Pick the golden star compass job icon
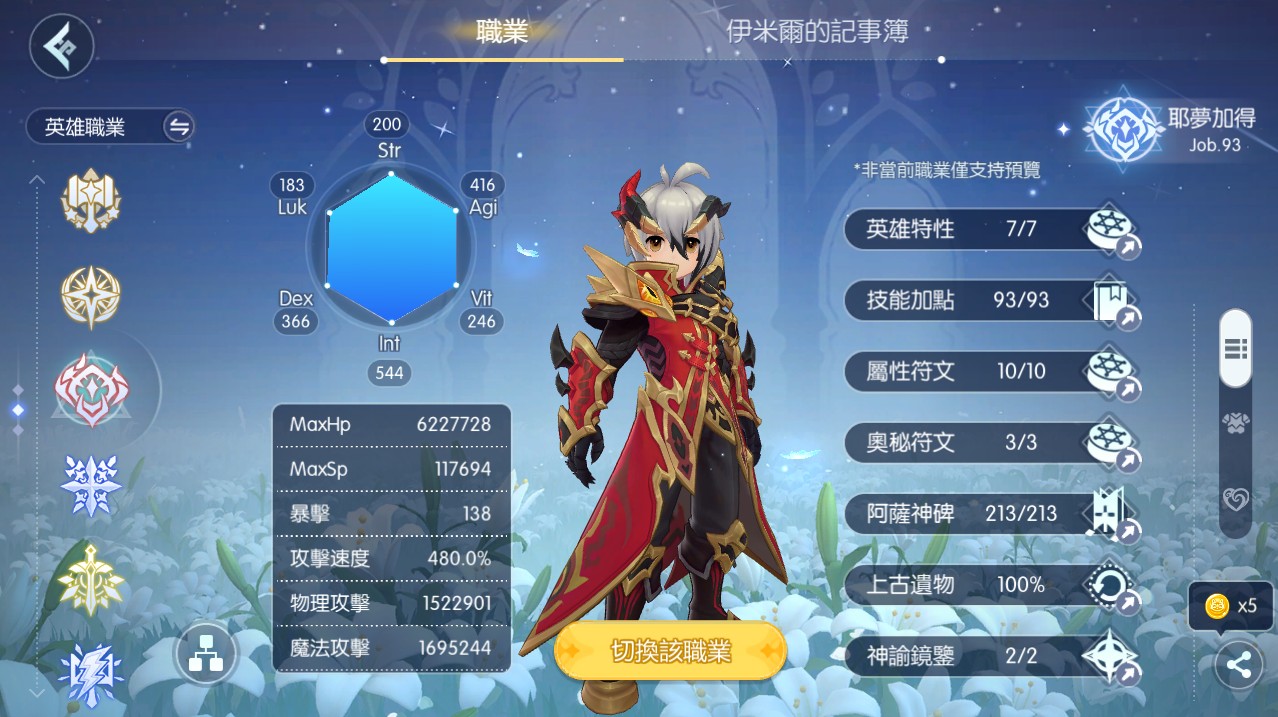 pyautogui.click(x=91, y=297)
